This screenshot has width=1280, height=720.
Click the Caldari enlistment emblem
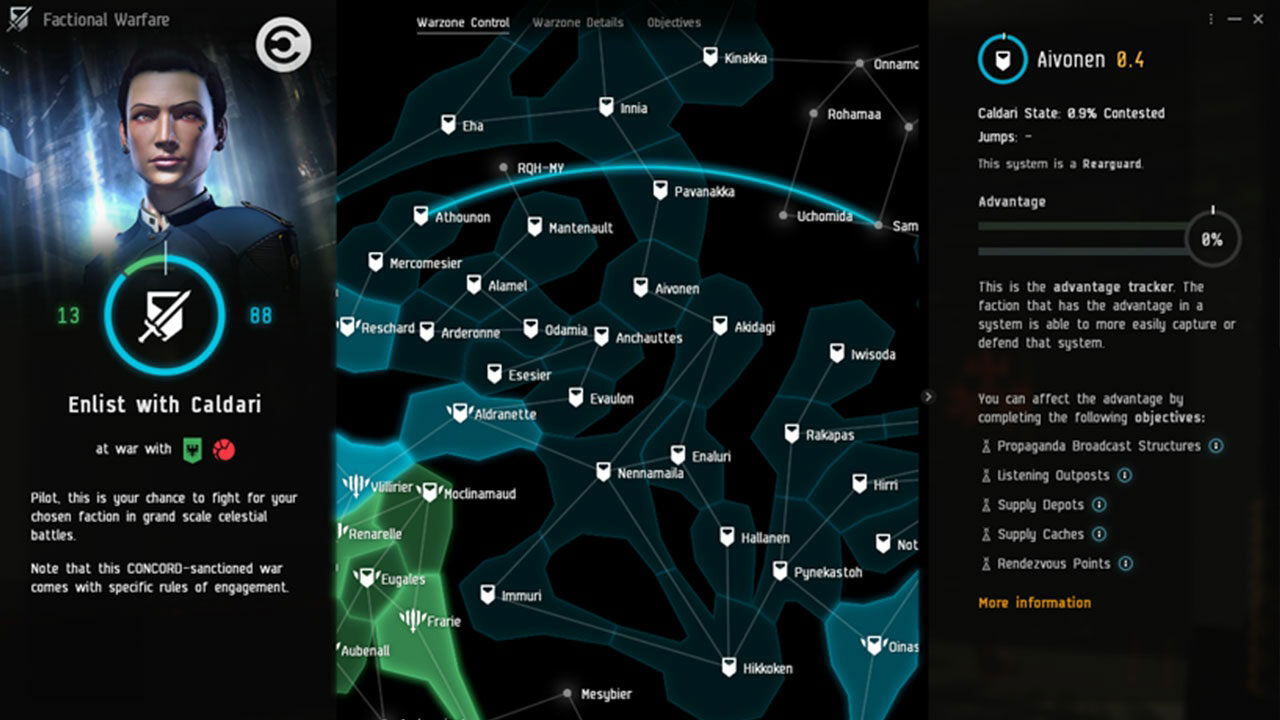tap(163, 314)
